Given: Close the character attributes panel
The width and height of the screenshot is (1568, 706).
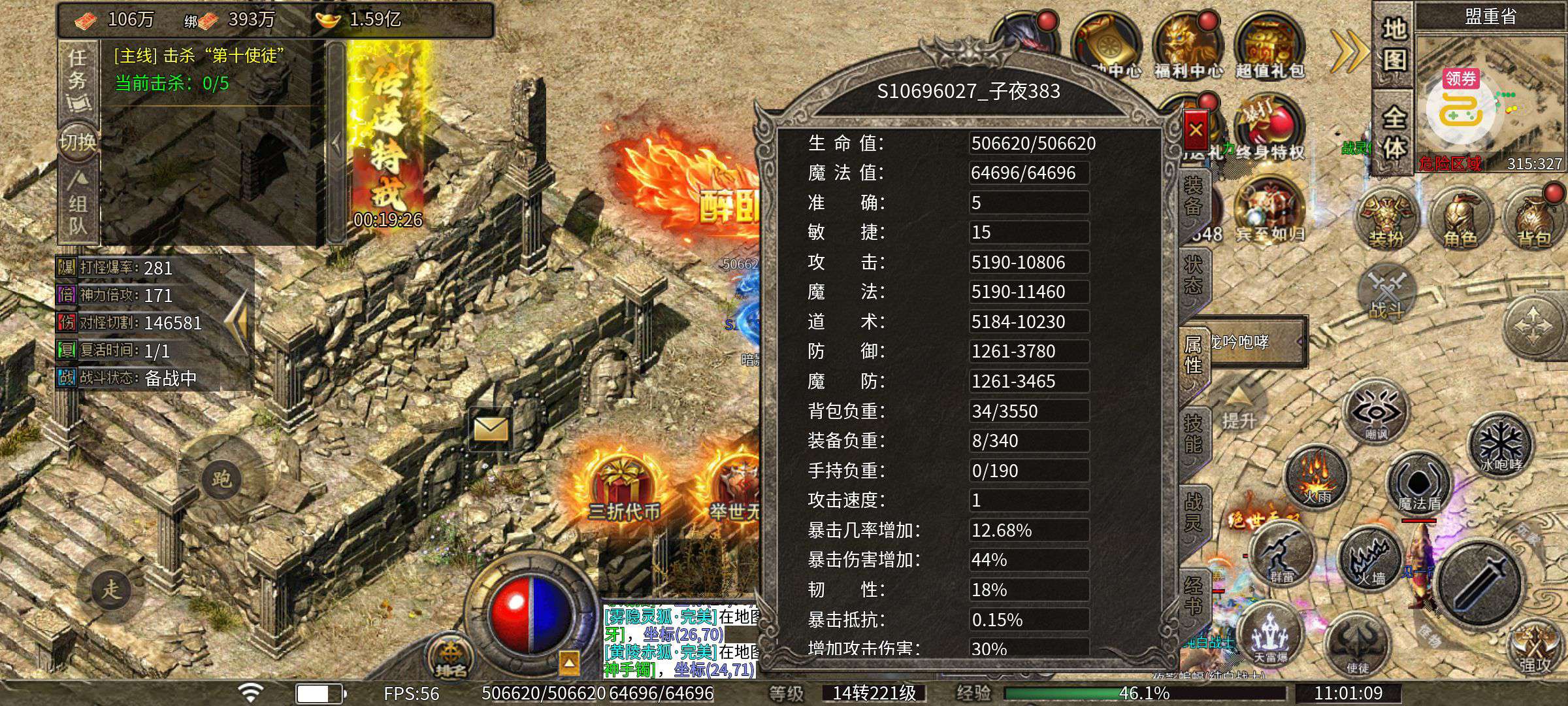Looking at the screenshot, I should click(x=1196, y=129).
